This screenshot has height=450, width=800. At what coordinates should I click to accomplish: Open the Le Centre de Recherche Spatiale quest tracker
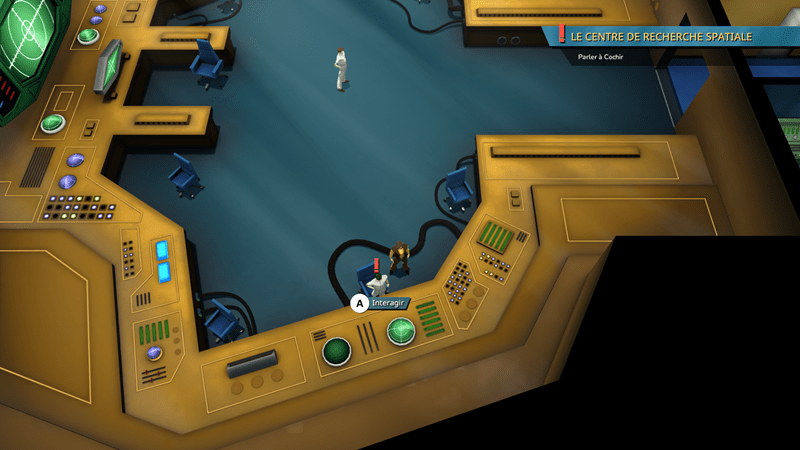coord(660,36)
